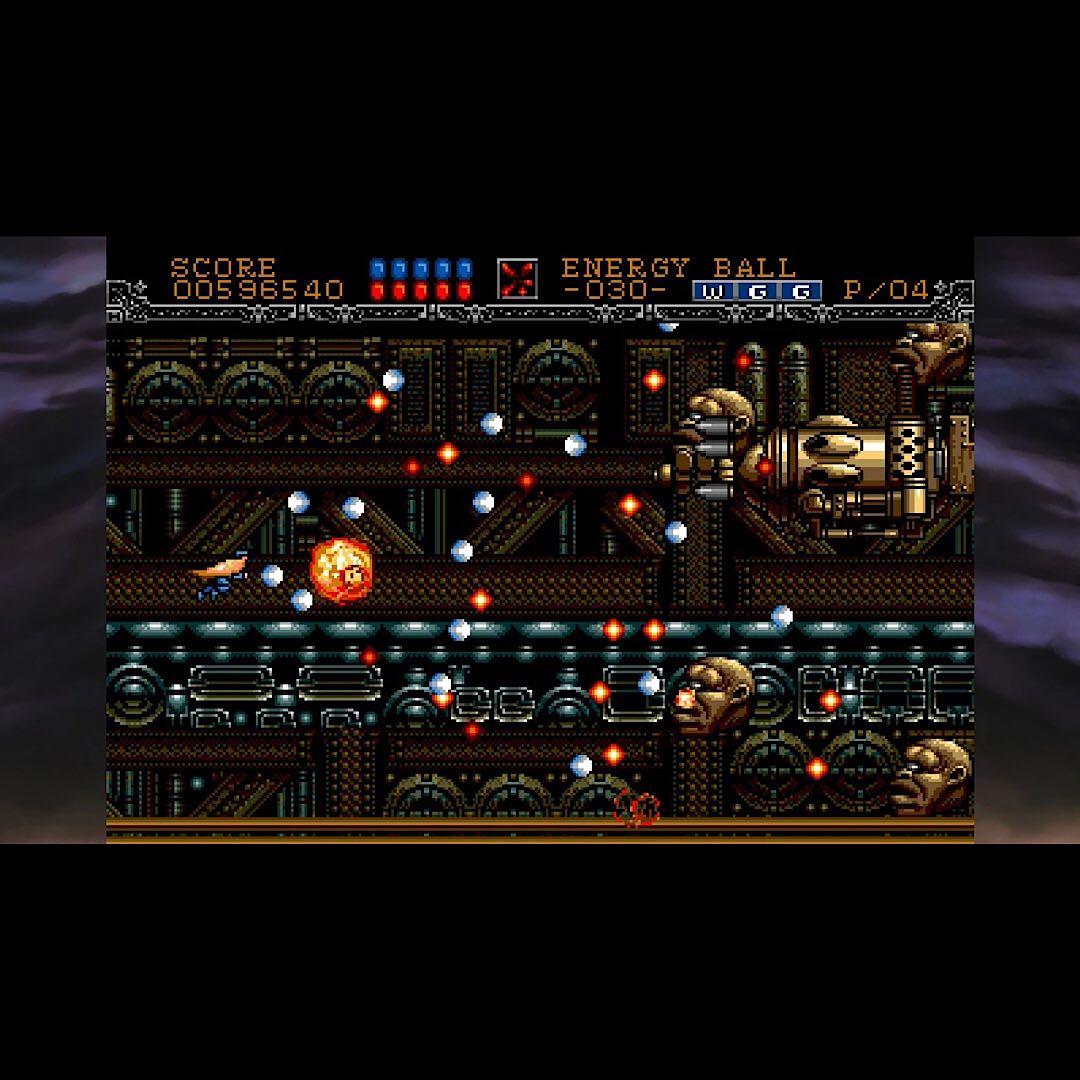The height and width of the screenshot is (1080, 1080).
Task: Click the W slot in the power-up indicator
Action: point(713,291)
